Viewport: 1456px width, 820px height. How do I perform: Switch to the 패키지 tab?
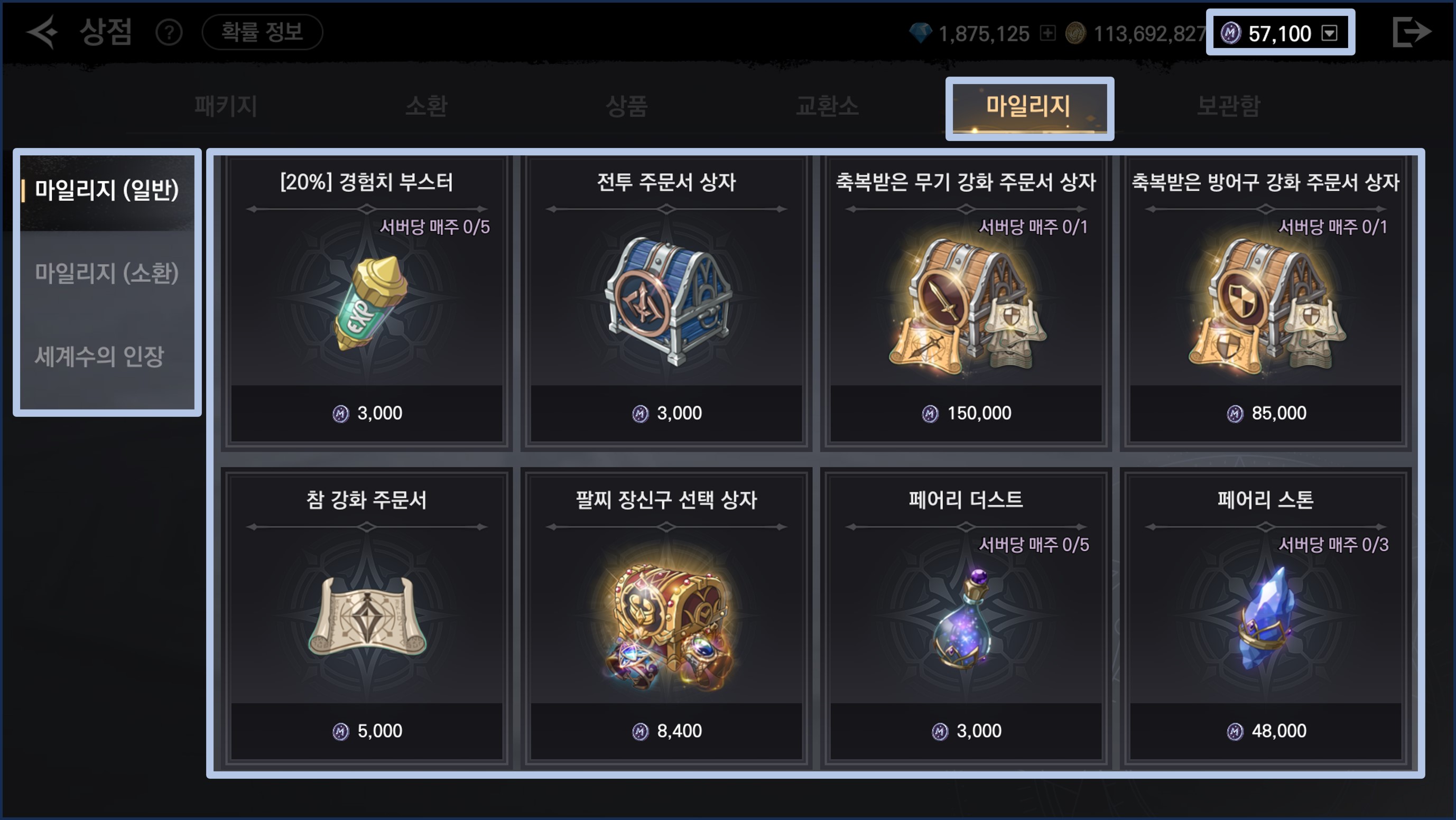pyautogui.click(x=226, y=106)
